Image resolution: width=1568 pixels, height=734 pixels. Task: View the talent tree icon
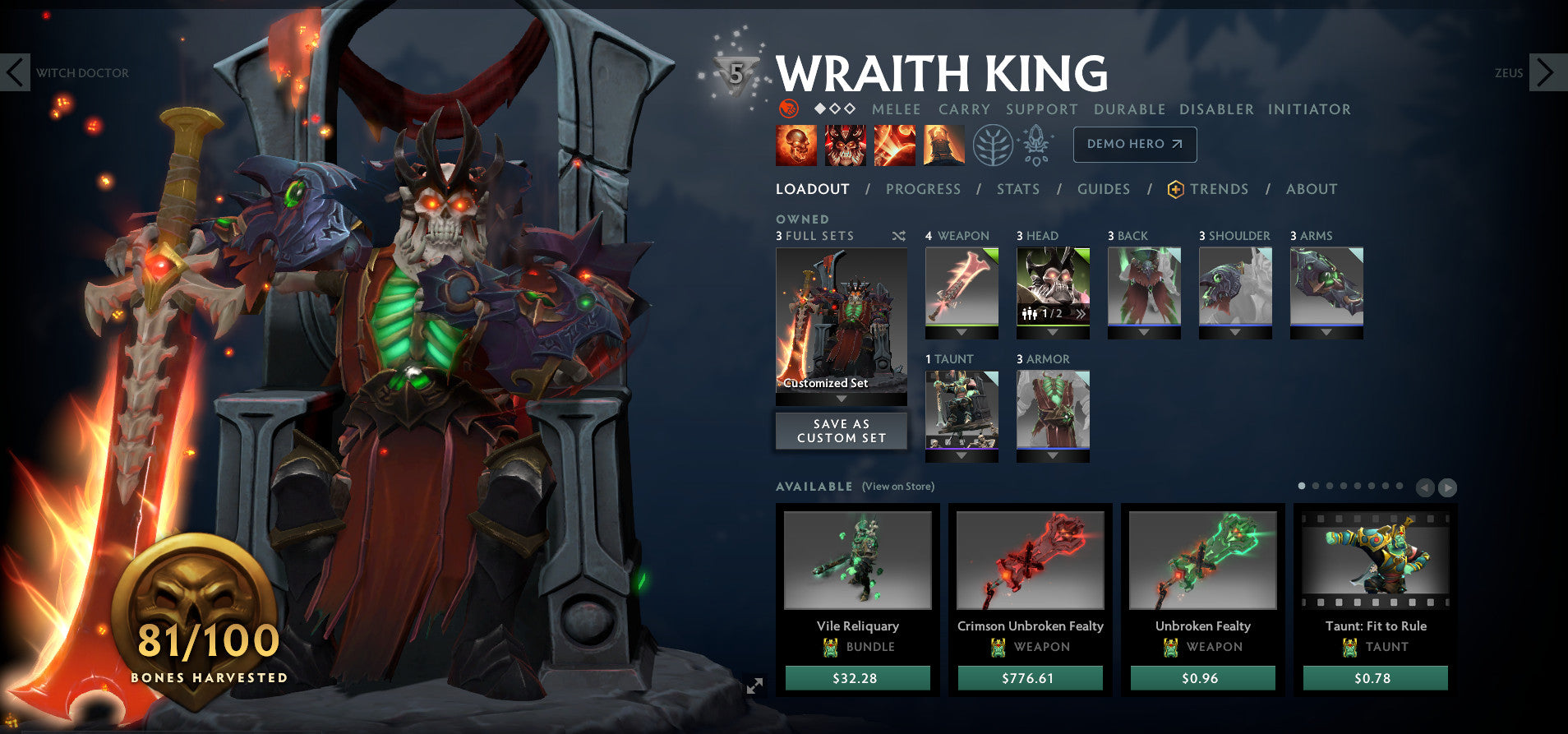(992, 145)
